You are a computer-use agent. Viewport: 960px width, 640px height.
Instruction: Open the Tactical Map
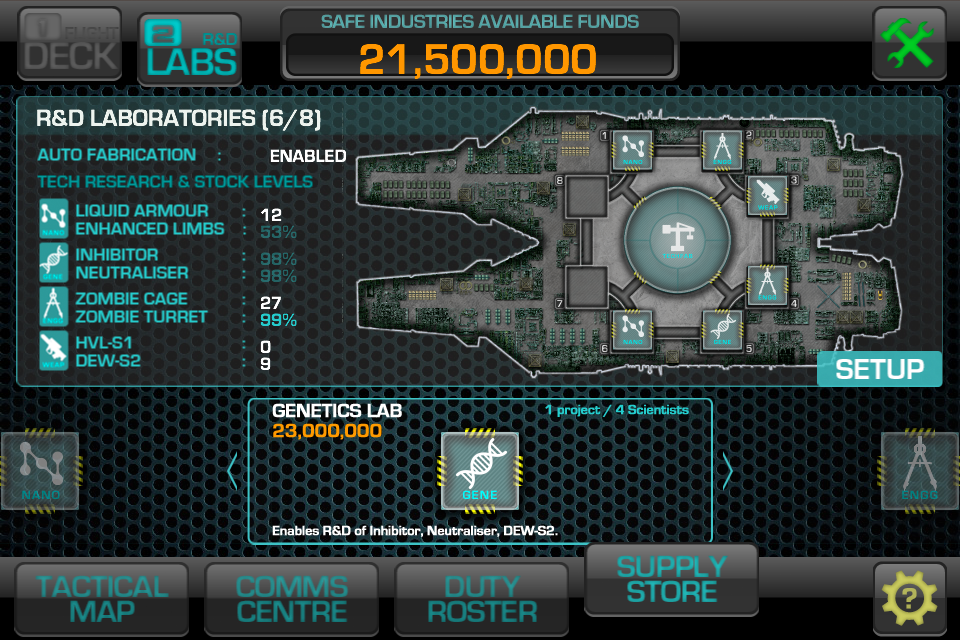click(x=102, y=600)
